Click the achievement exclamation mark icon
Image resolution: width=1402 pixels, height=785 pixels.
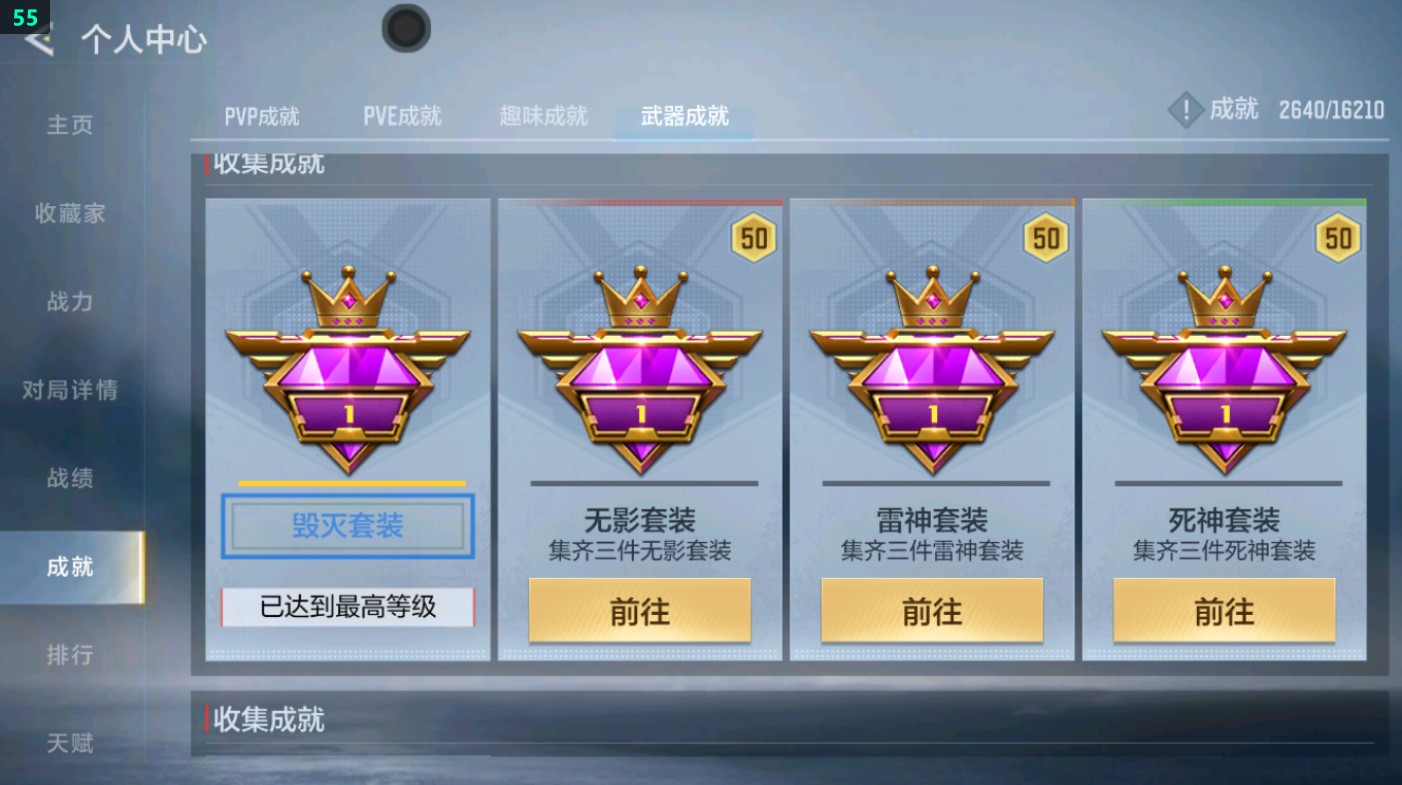(x=1186, y=110)
